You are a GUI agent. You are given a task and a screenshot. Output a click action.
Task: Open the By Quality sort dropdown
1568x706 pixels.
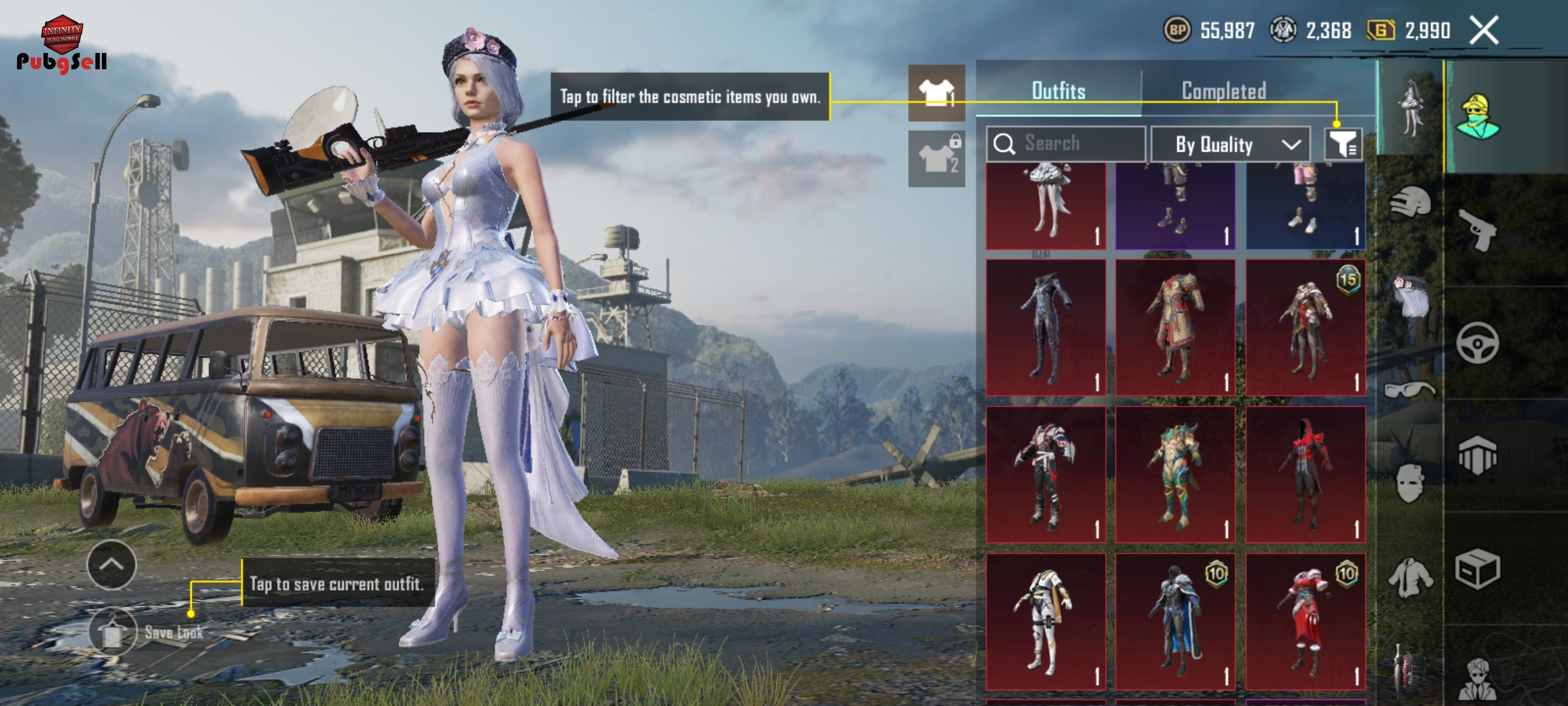click(1230, 144)
